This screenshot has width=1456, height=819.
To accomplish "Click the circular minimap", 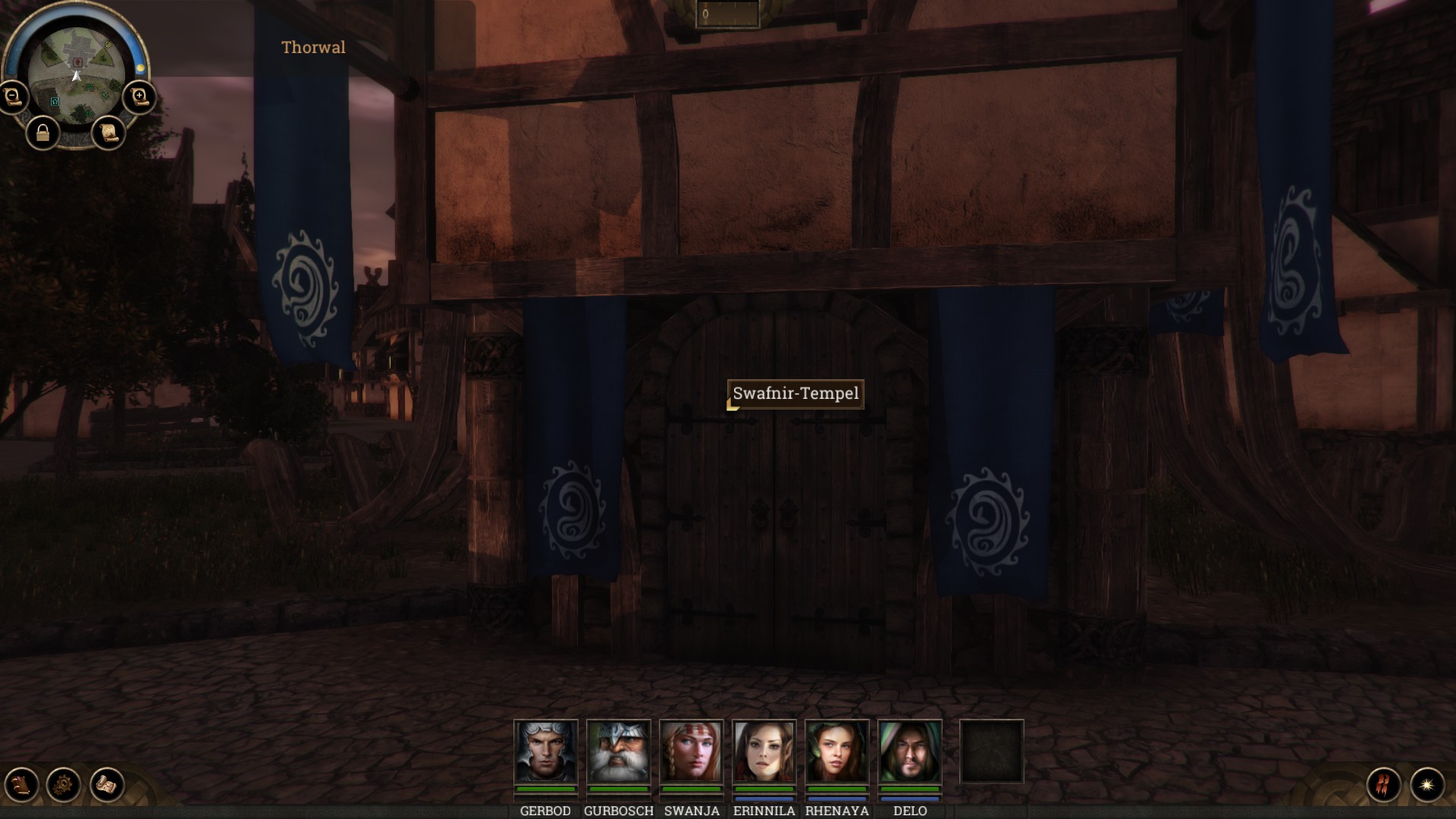I will pyautogui.click(x=76, y=76).
